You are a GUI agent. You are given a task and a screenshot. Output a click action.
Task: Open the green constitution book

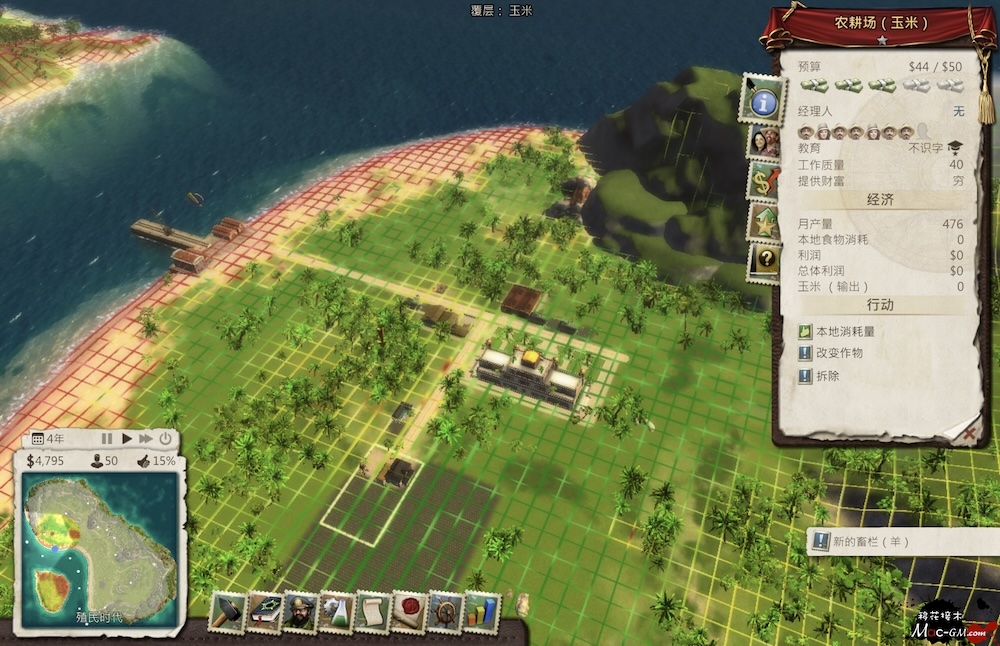click(265, 611)
